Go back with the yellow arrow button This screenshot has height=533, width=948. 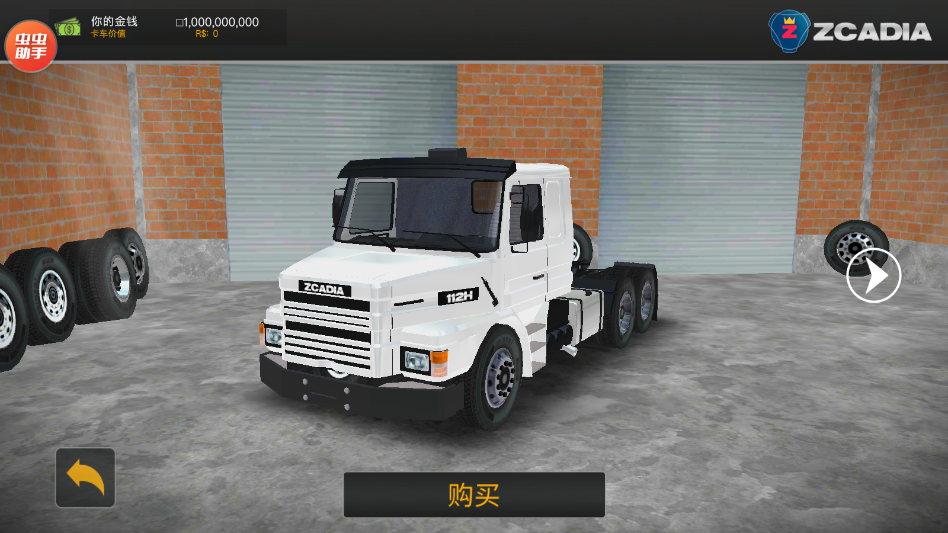pos(85,478)
